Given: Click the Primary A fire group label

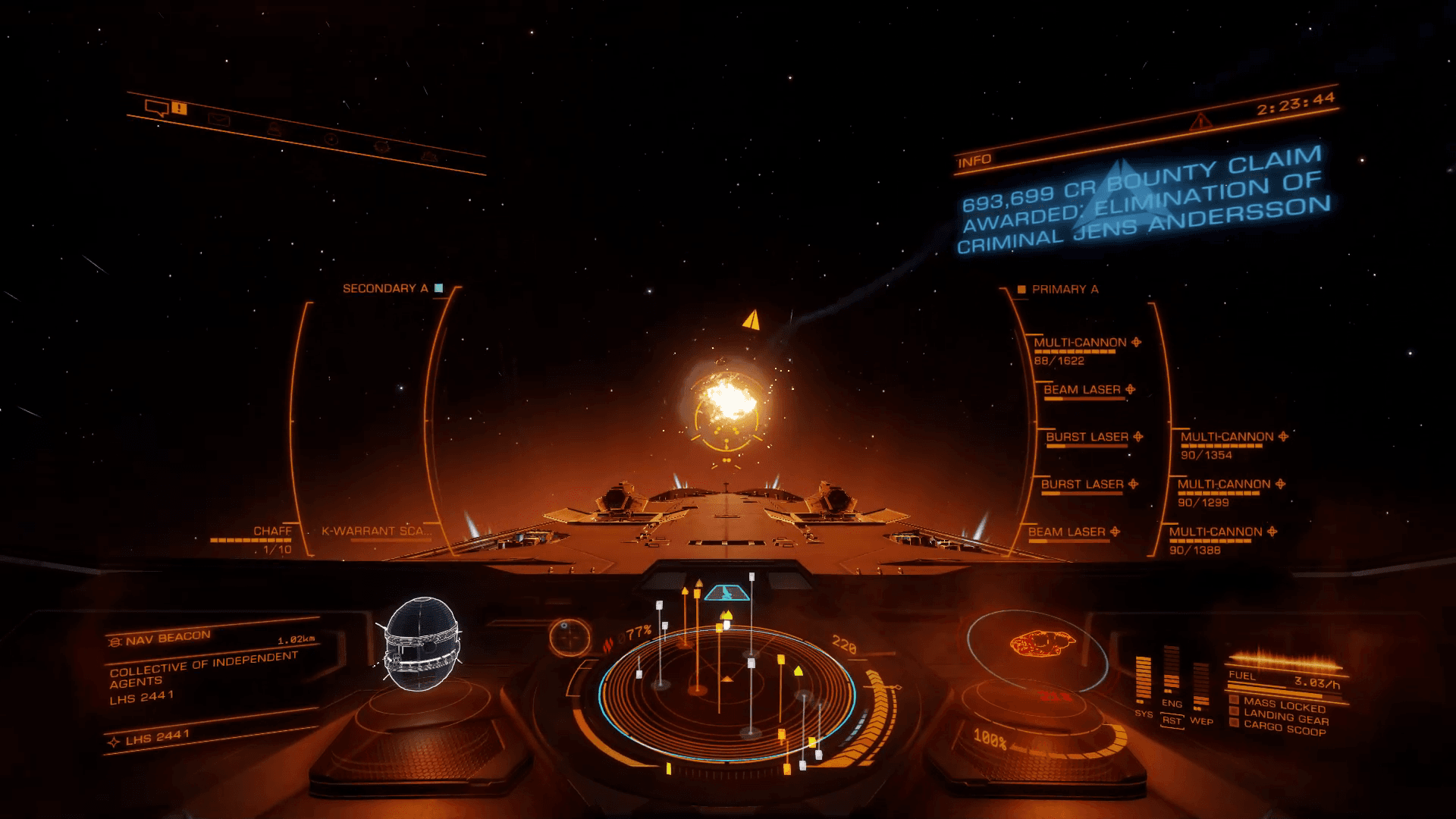Looking at the screenshot, I should click(1064, 290).
